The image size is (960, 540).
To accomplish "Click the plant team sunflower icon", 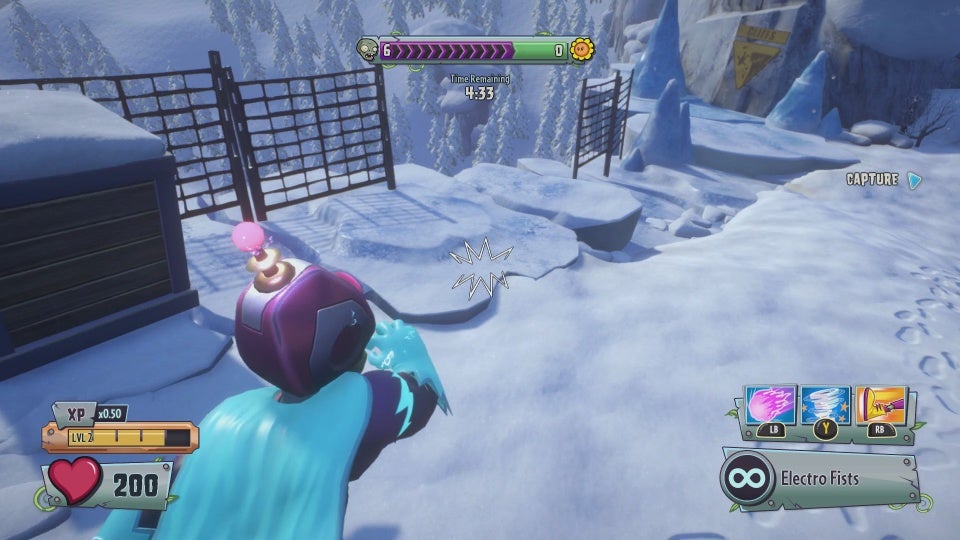I will pyautogui.click(x=581, y=49).
